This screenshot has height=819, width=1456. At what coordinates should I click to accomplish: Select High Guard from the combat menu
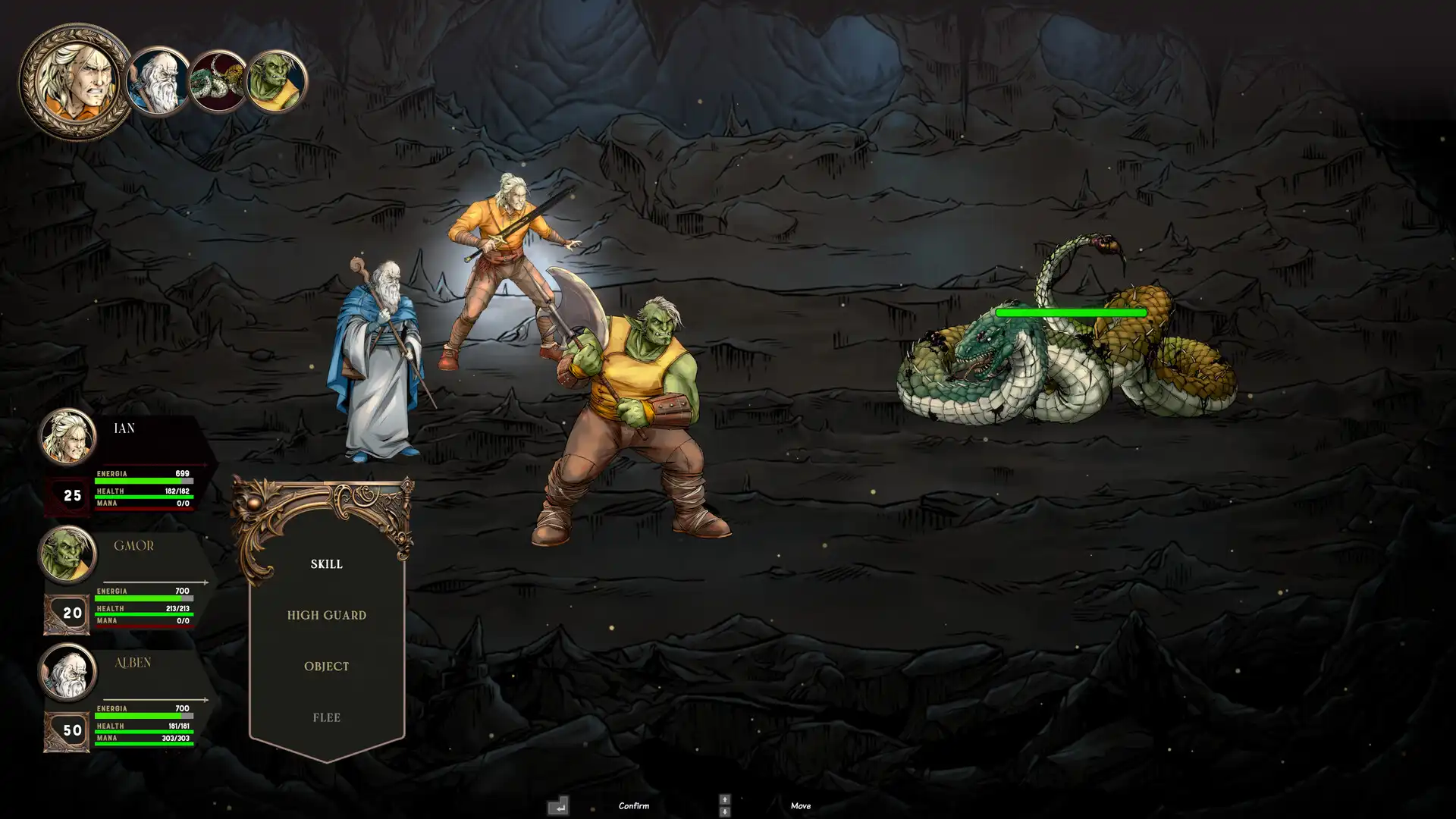[326, 615]
